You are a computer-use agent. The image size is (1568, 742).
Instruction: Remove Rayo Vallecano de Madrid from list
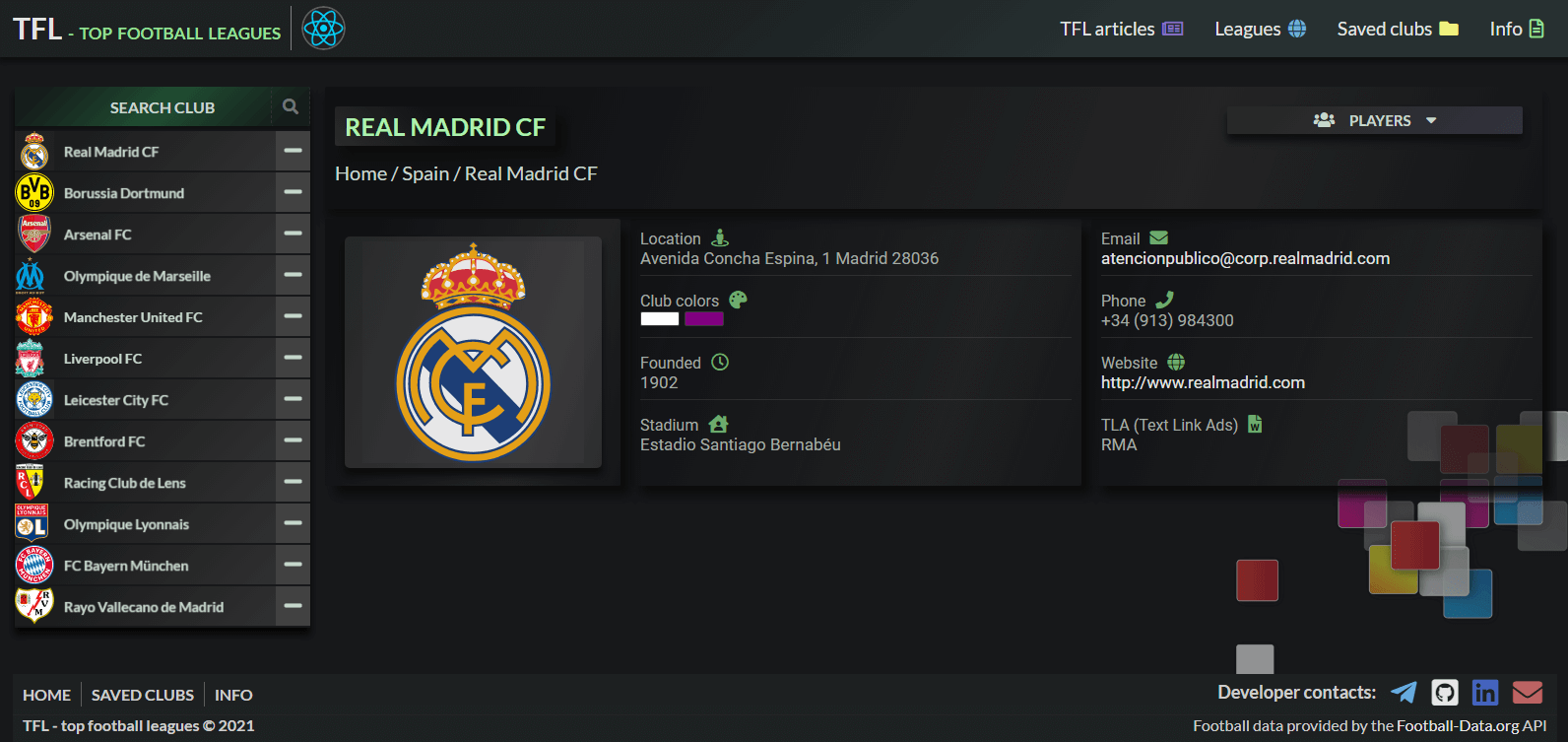293,606
